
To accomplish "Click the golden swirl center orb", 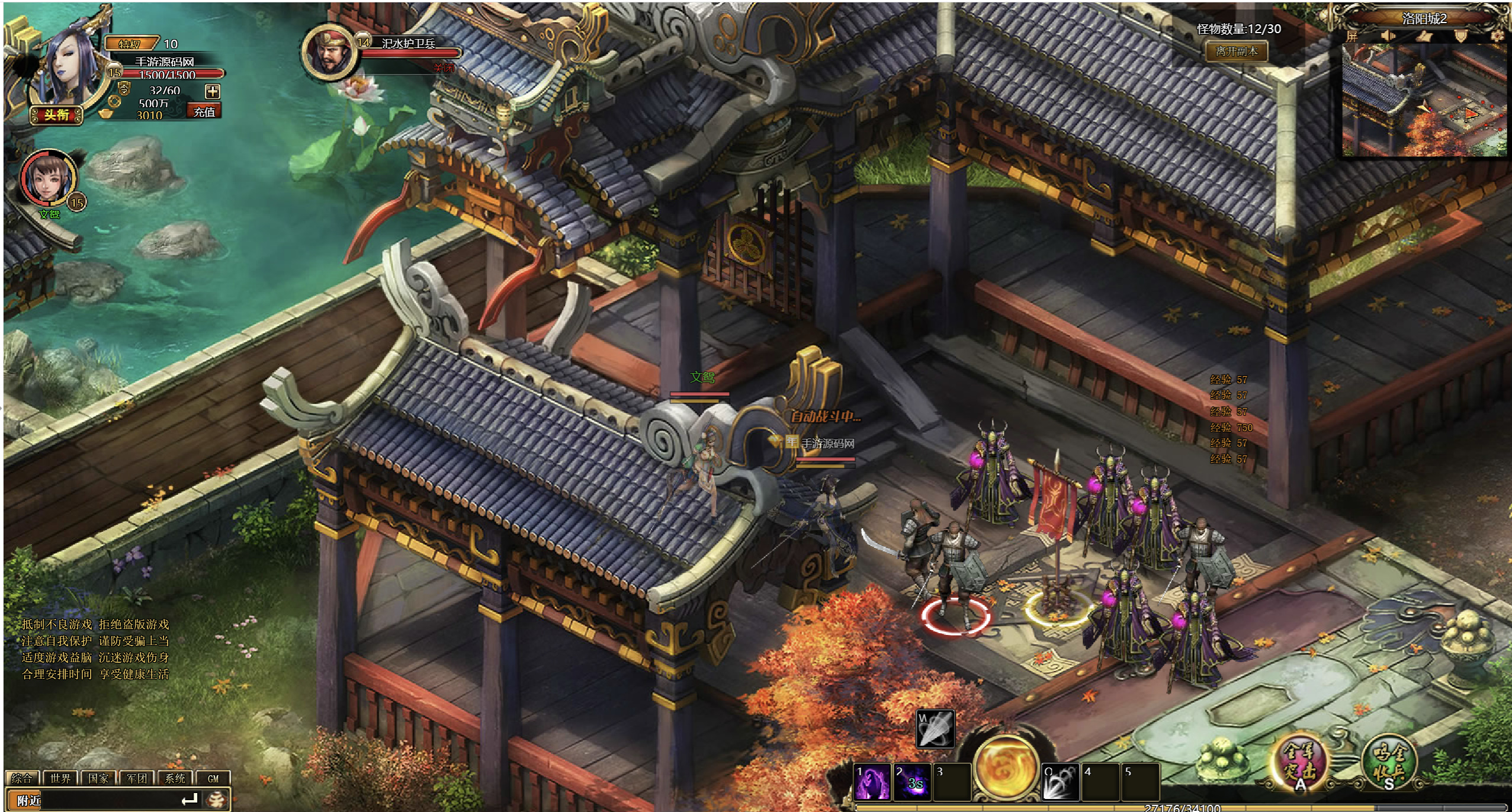I will pyautogui.click(x=1006, y=767).
